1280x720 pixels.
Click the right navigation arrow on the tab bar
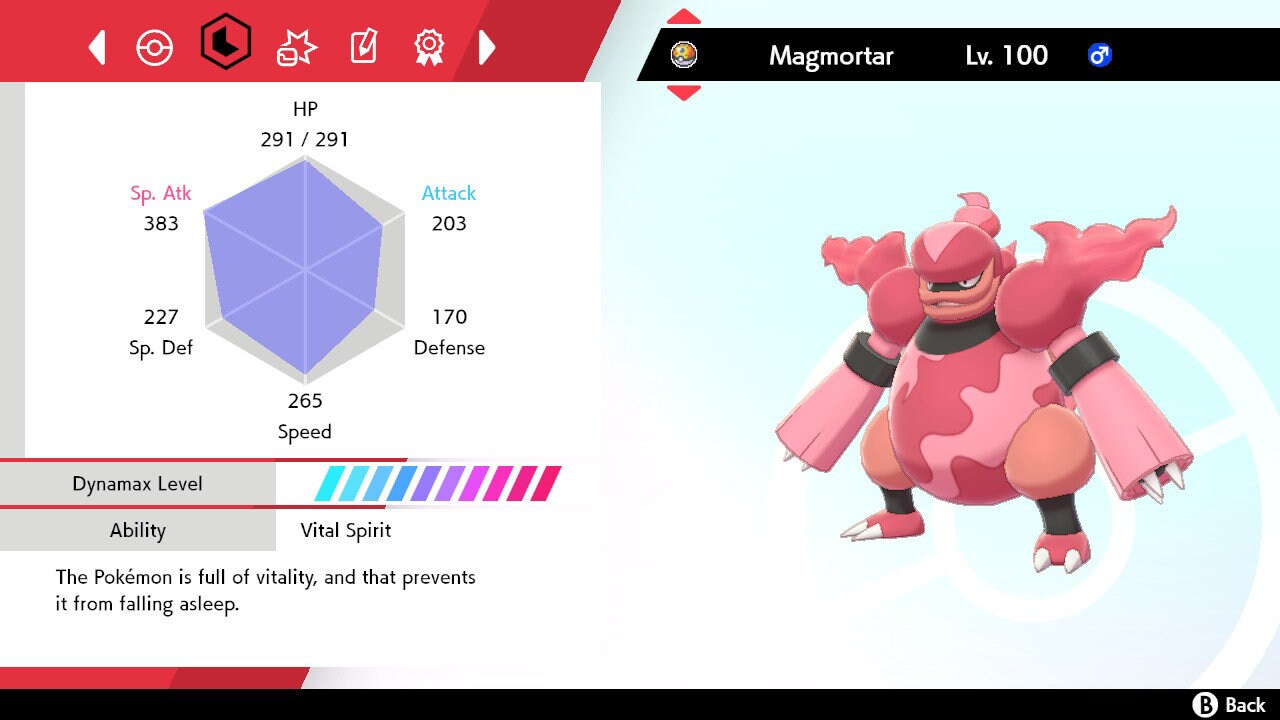[488, 46]
